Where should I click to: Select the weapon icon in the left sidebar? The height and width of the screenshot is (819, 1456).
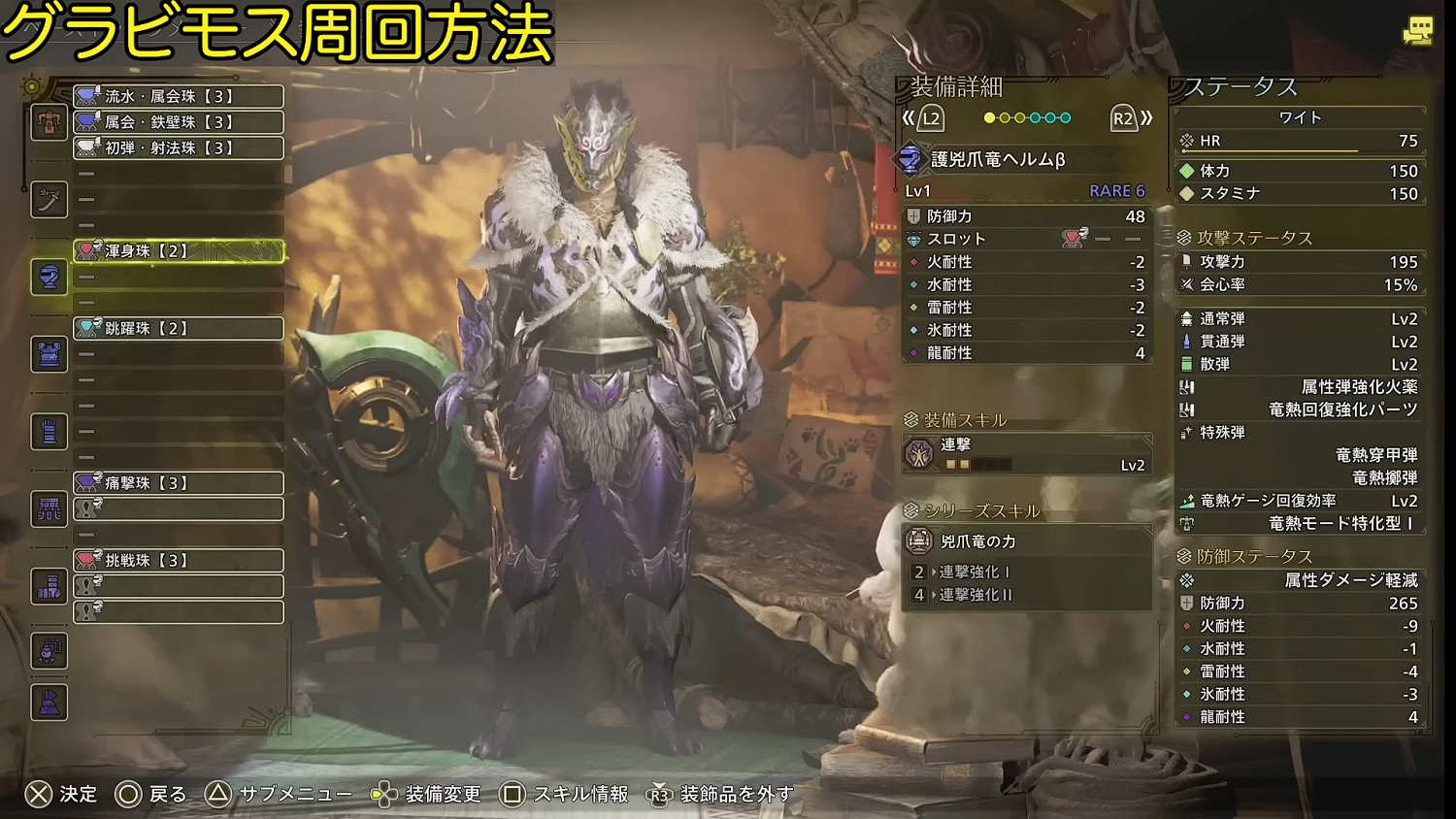(x=48, y=201)
